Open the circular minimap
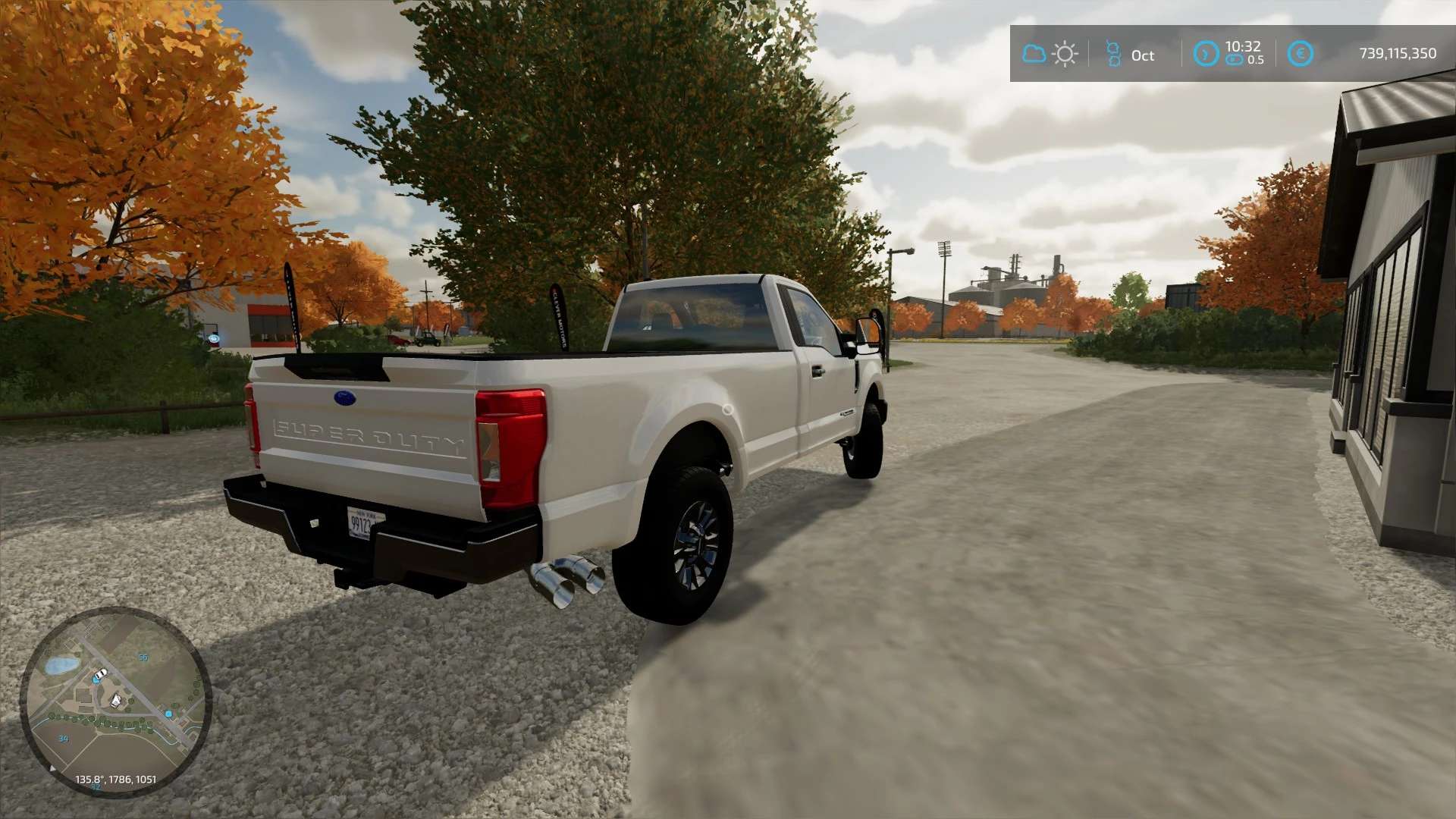Image resolution: width=1456 pixels, height=819 pixels. tap(115, 701)
